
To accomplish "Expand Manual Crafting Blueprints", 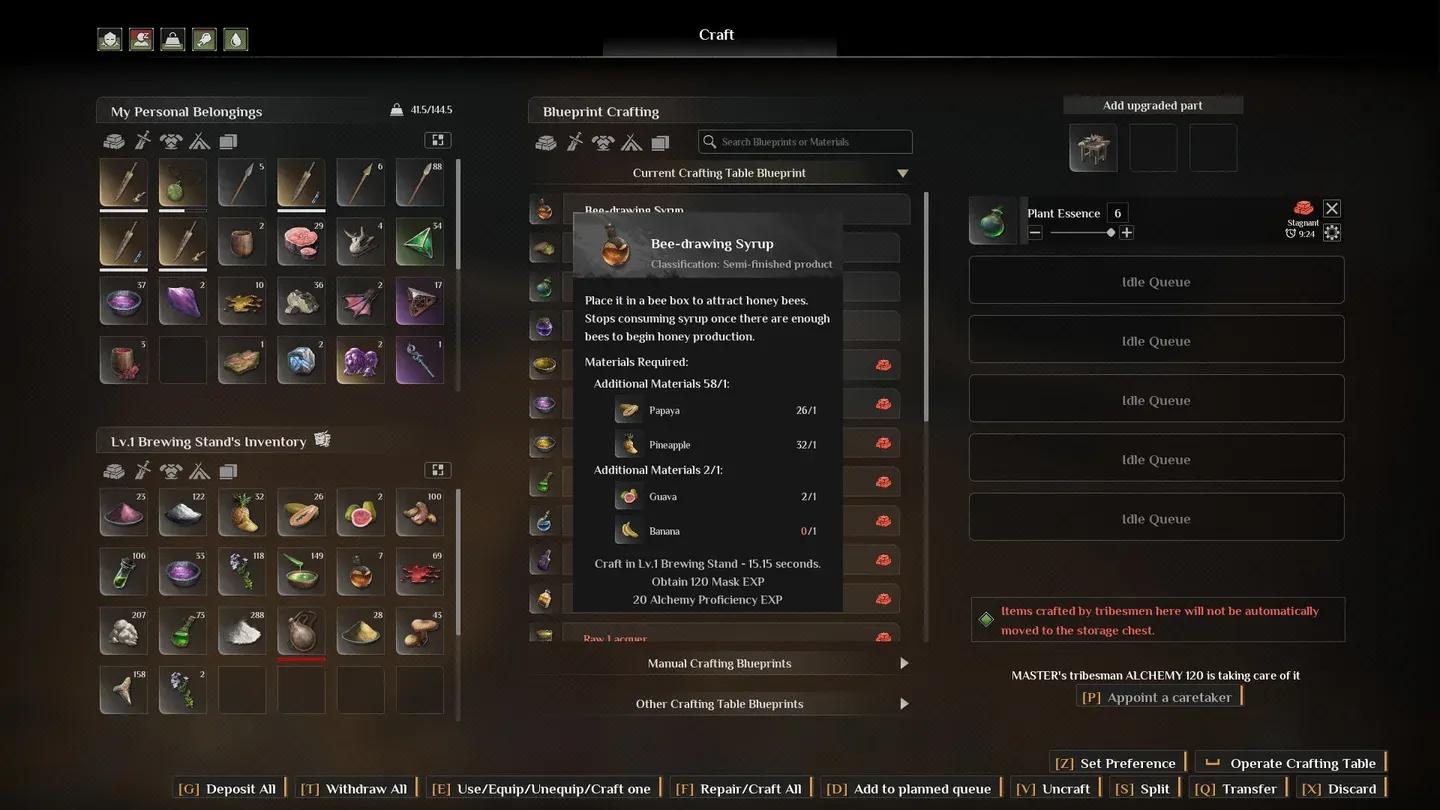I will point(719,663).
